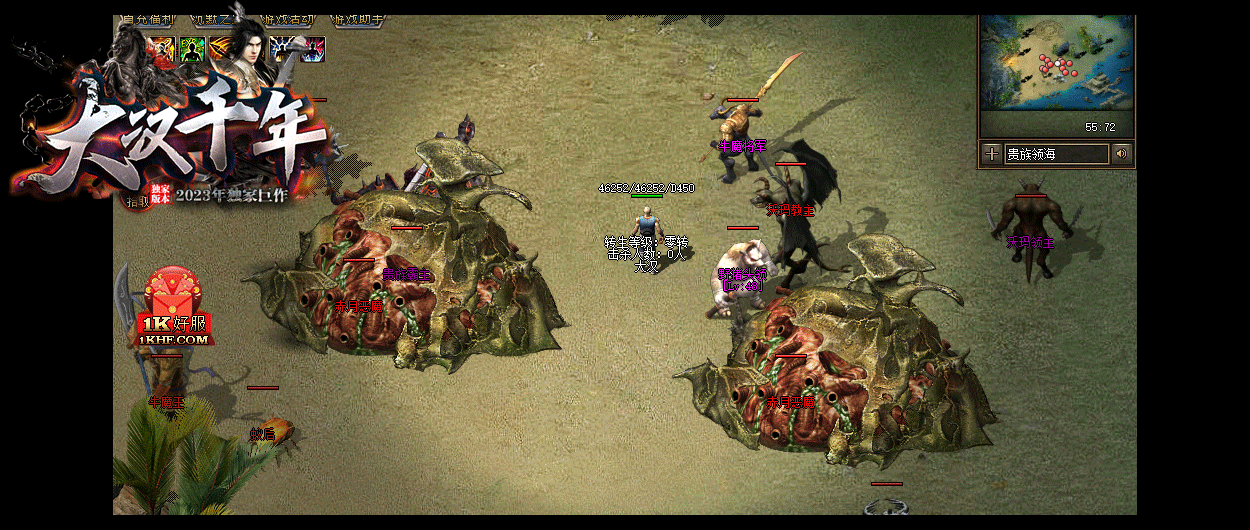The width and height of the screenshot is (1250, 530).
Task: Click the plus button beside the map name
Action: (991, 154)
